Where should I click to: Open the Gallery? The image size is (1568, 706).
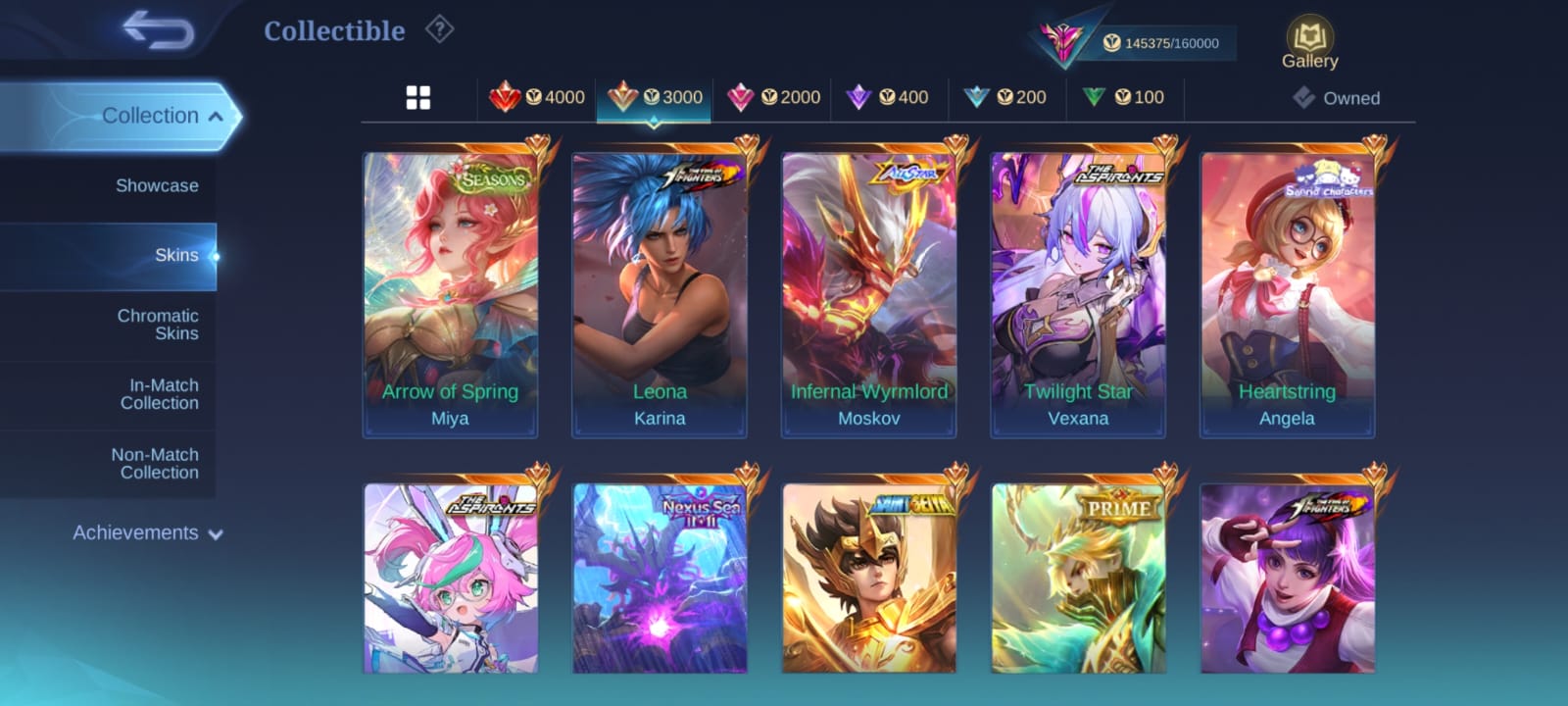click(1309, 43)
